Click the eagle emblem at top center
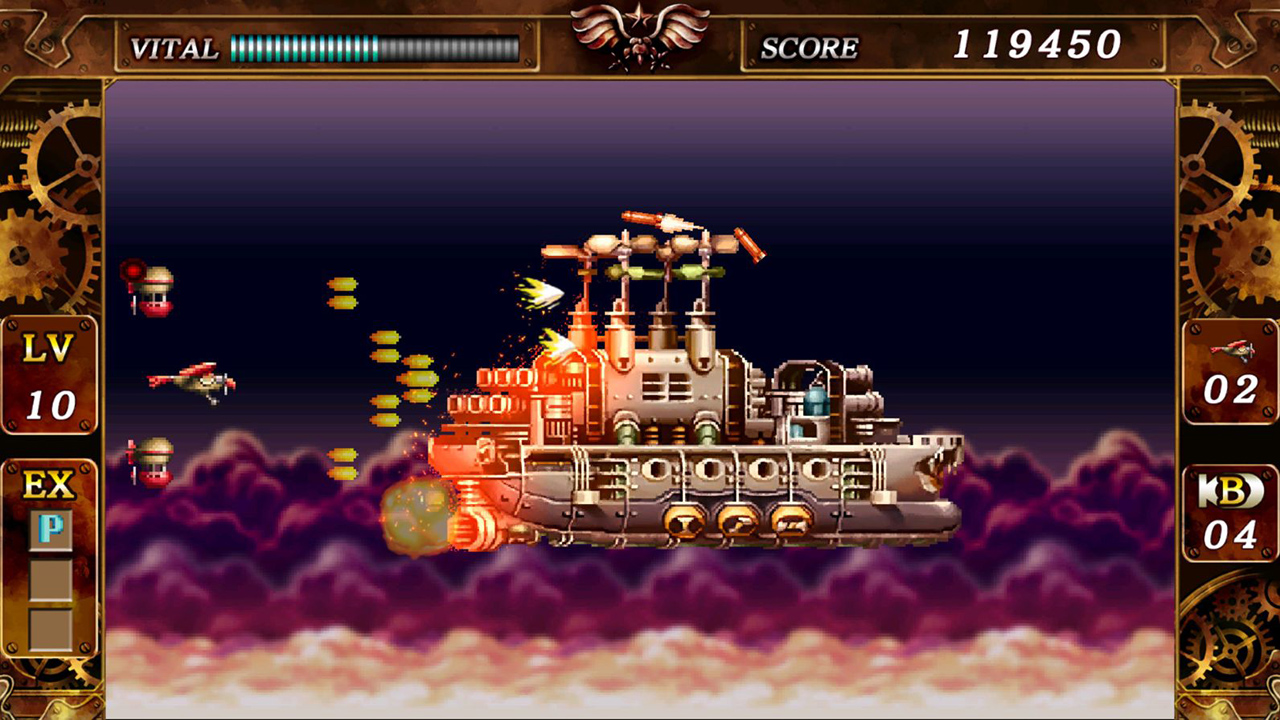Screen dimensions: 1280x720 point(640,35)
